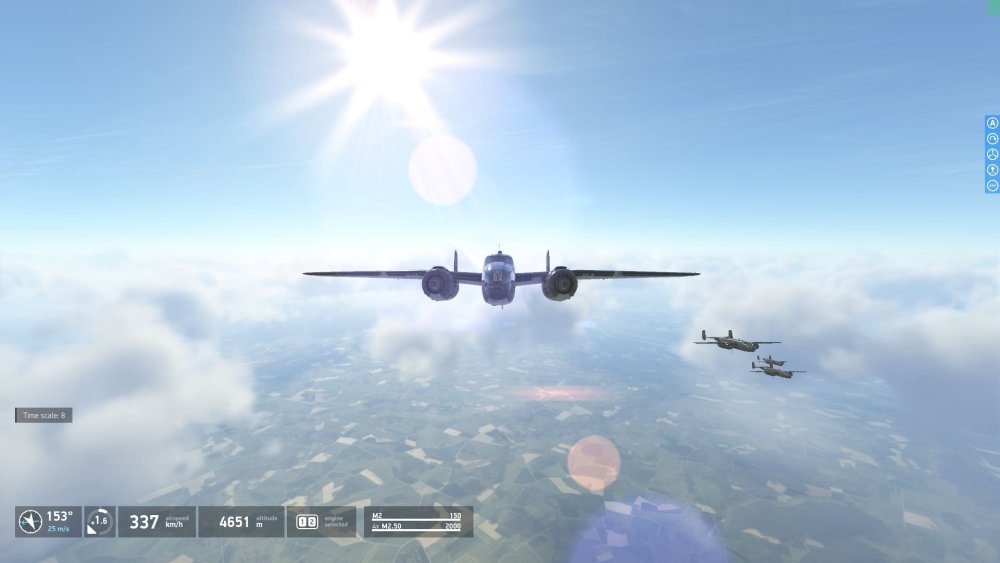Select the curved arrow icon in the side panel
This screenshot has width=1000, height=563.
point(992,139)
